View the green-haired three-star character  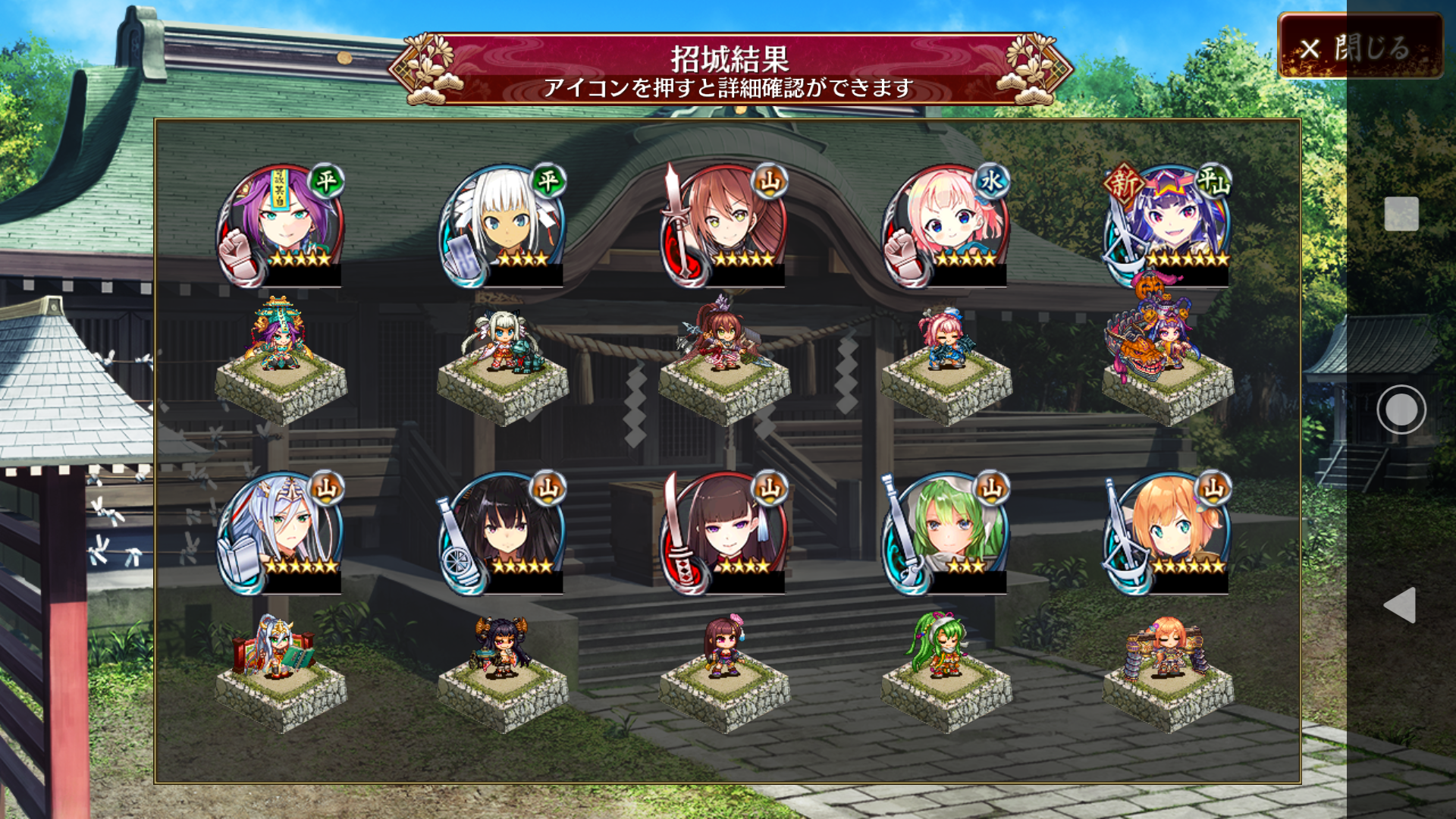click(946, 532)
